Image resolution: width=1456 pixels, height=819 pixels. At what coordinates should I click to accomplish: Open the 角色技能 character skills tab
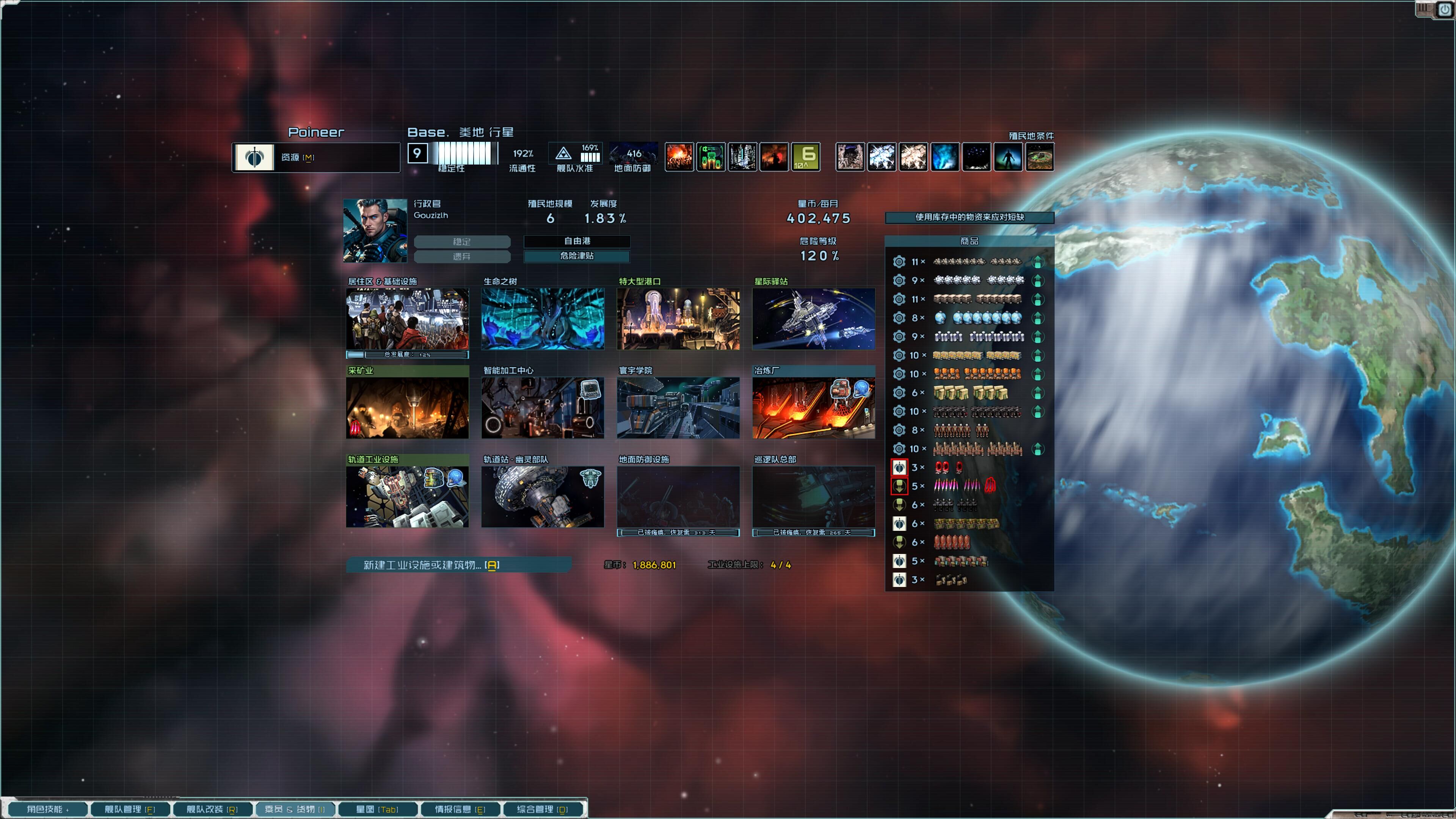click(47, 810)
